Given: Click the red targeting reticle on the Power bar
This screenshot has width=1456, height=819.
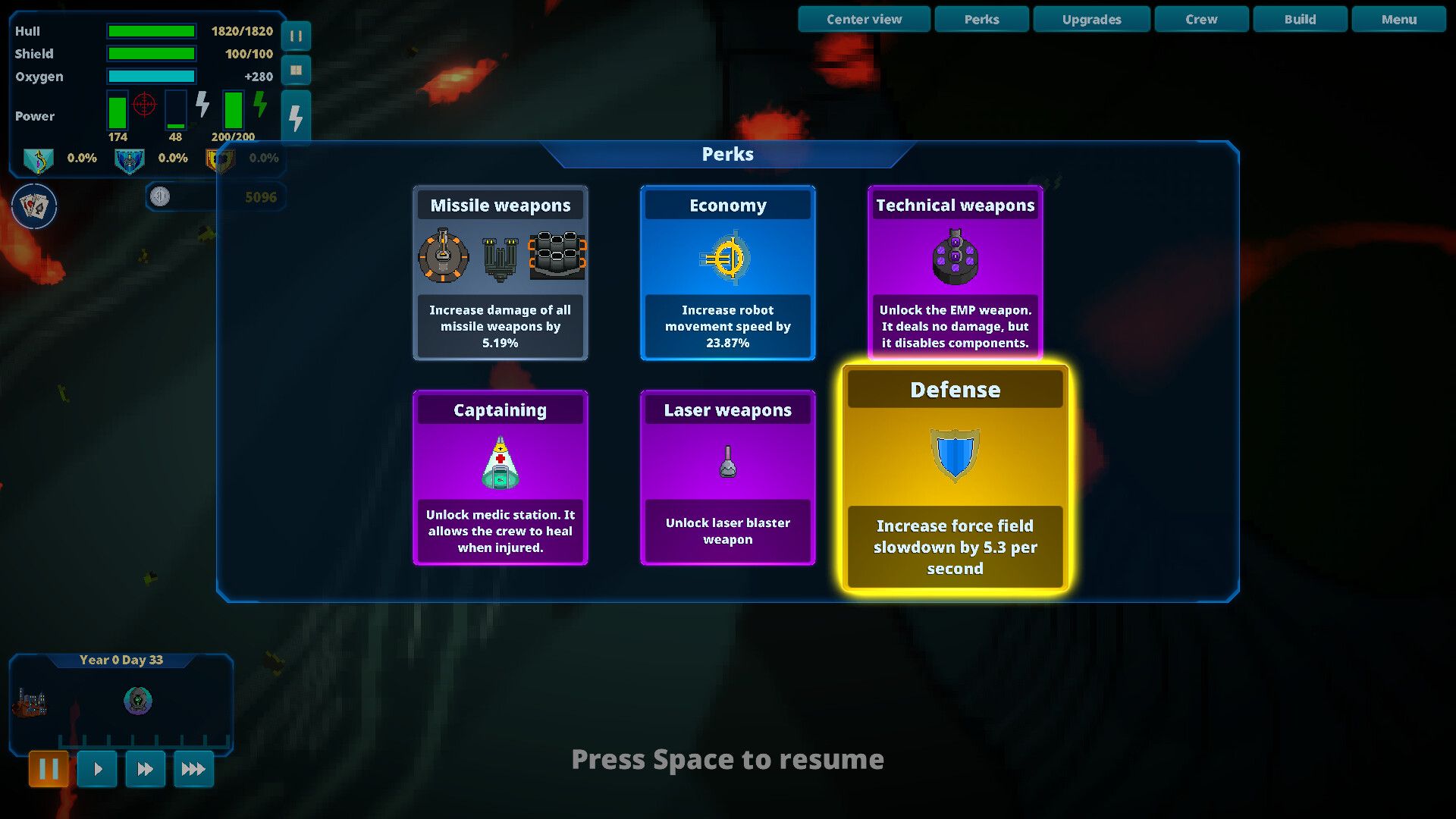Looking at the screenshot, I should click(145, 106).
